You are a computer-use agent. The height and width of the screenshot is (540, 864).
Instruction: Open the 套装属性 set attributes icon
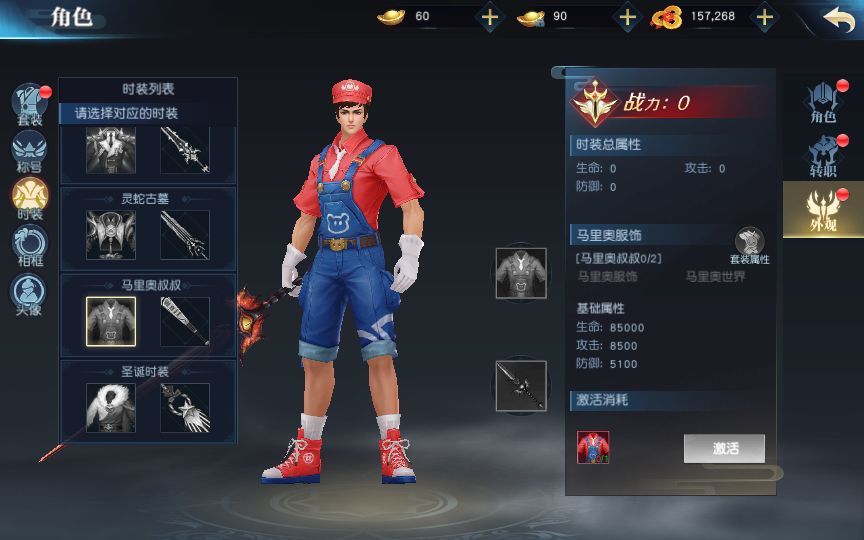tap(749, 245)
